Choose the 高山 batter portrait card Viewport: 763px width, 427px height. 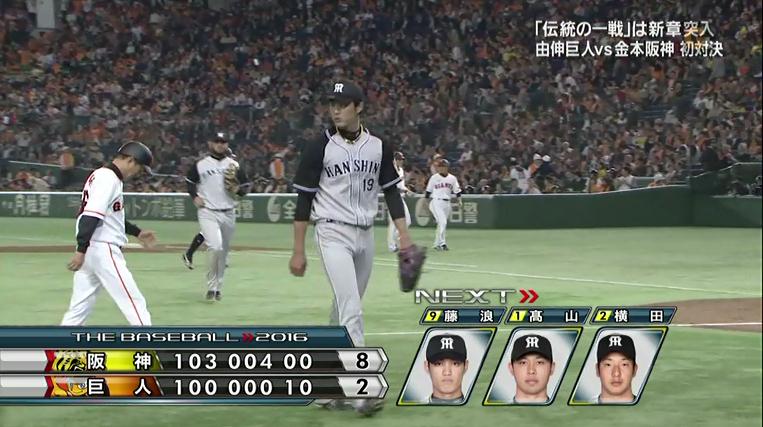point(531,366)
